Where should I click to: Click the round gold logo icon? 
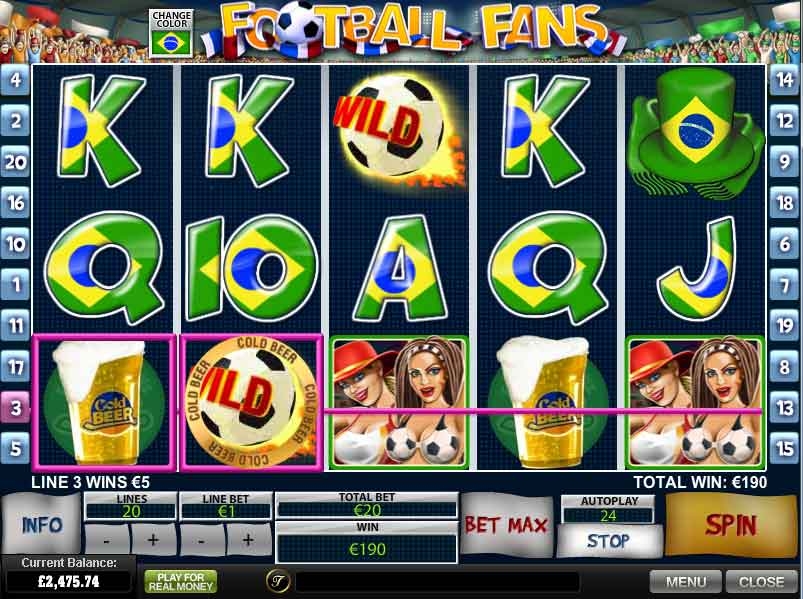[277, 581]
